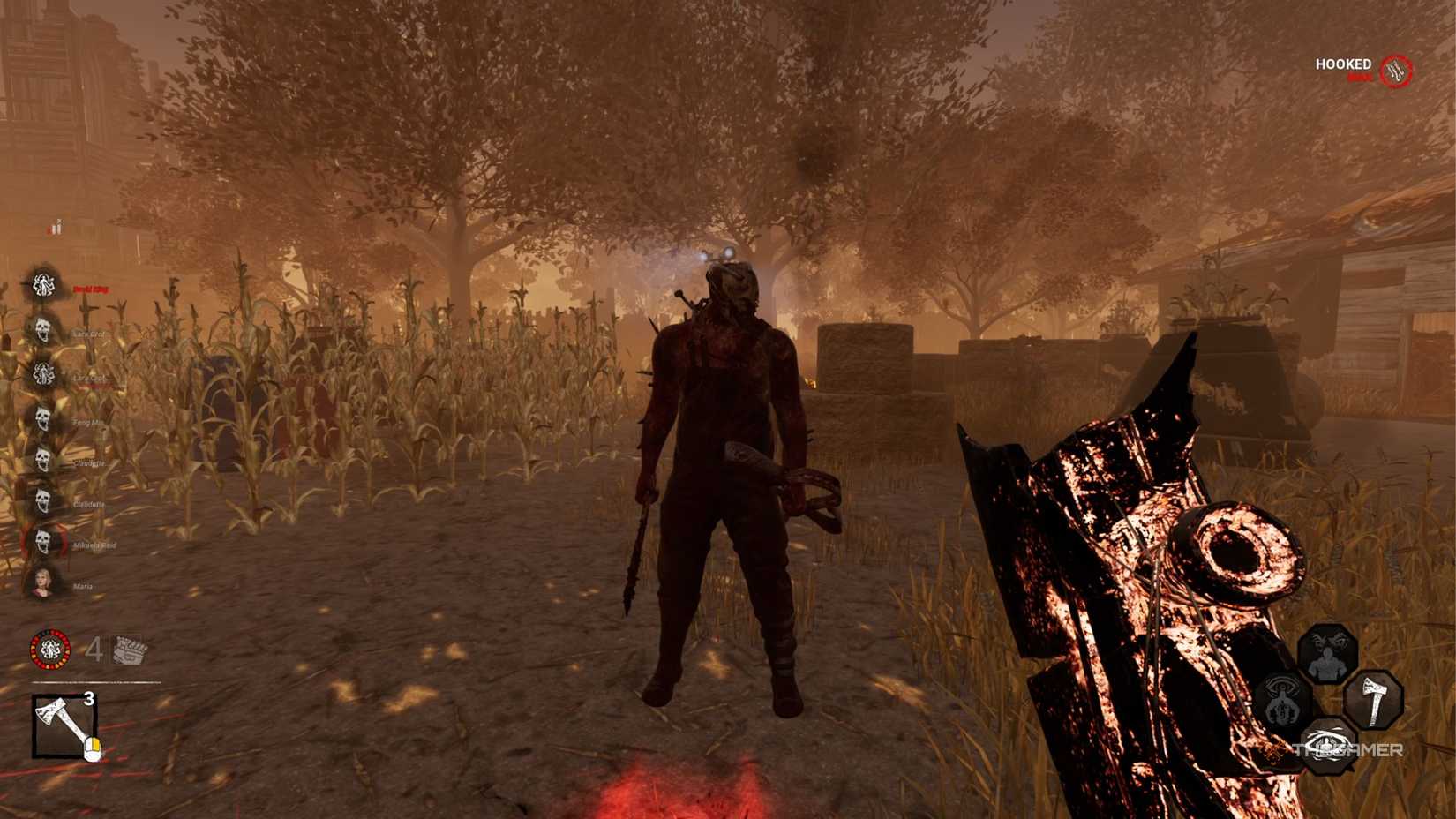The image size is (1456, 819).
Task: Select the Maria name label
Action: point(82,585)
